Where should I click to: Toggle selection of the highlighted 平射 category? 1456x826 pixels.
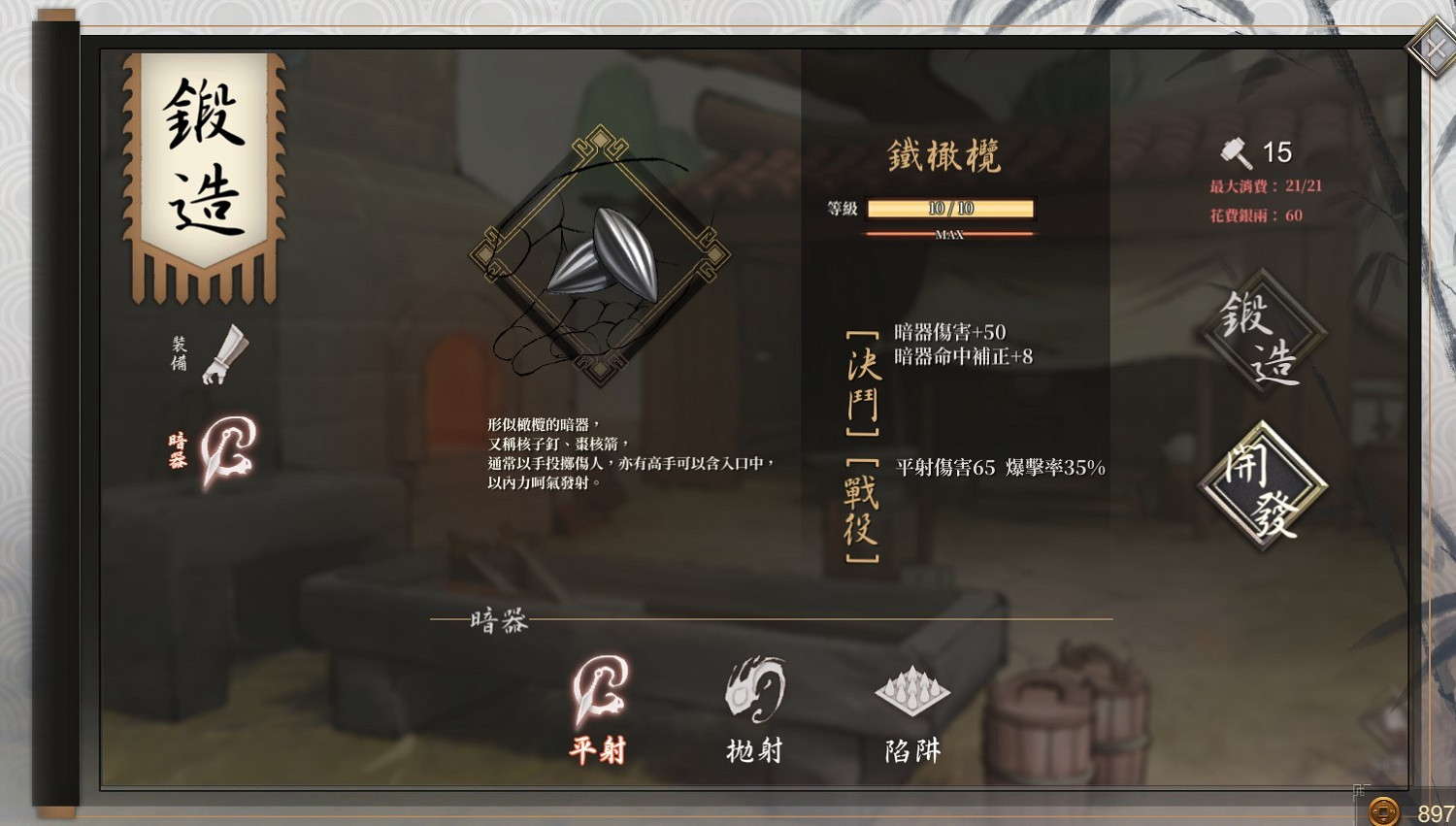596,750
